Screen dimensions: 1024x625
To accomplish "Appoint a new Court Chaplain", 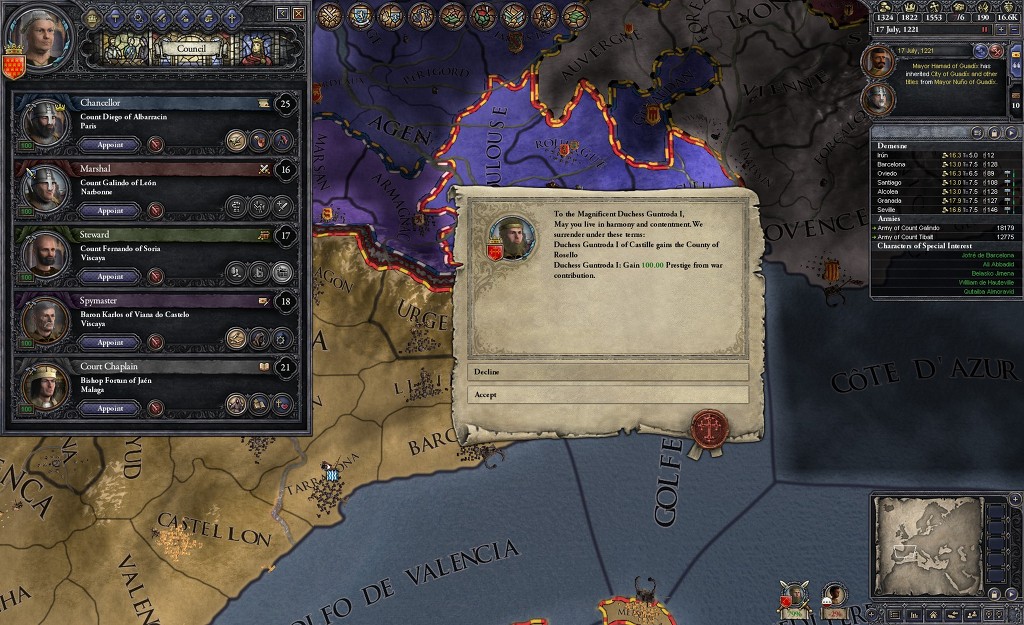I will (111, 408).
